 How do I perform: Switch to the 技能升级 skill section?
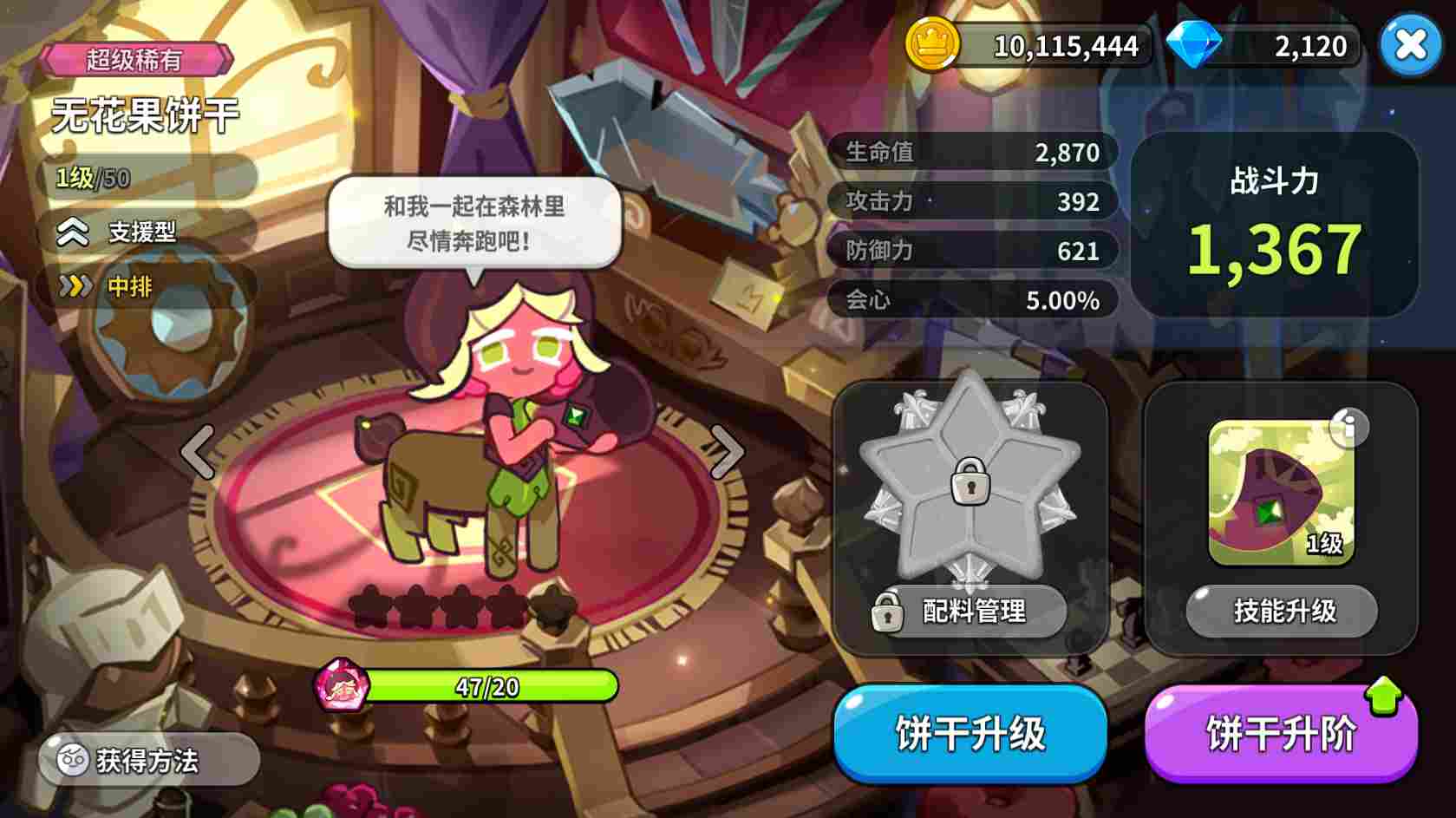tap(1281, 611)
